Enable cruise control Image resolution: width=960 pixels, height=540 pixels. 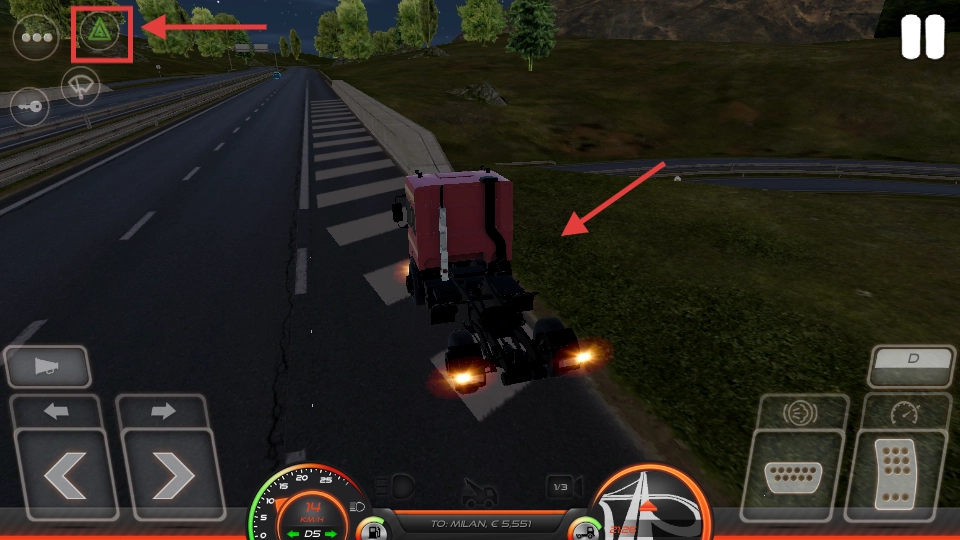[906, 410]
